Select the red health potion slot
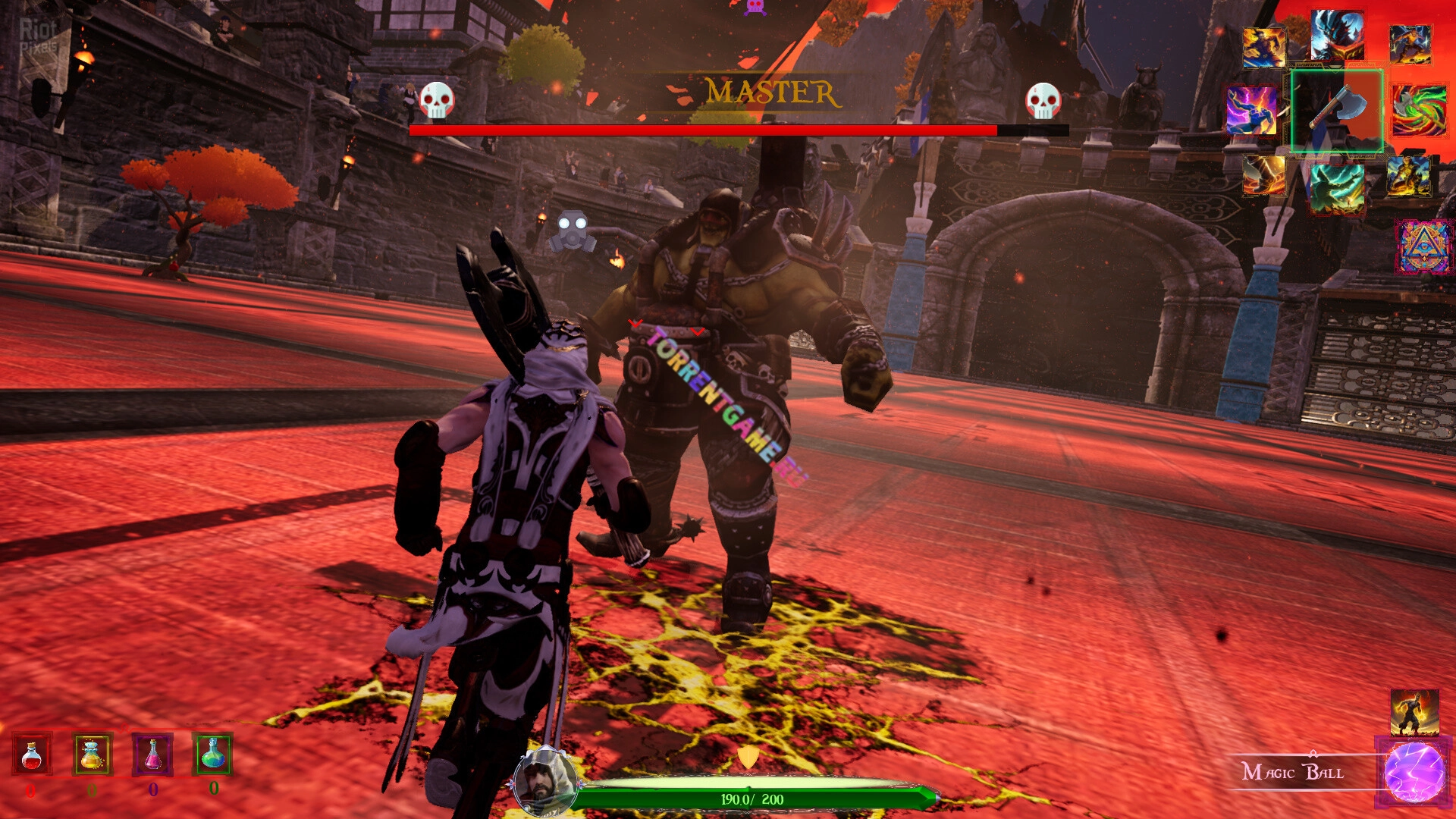Viewport: 1456px width, 819px height. 32,755
